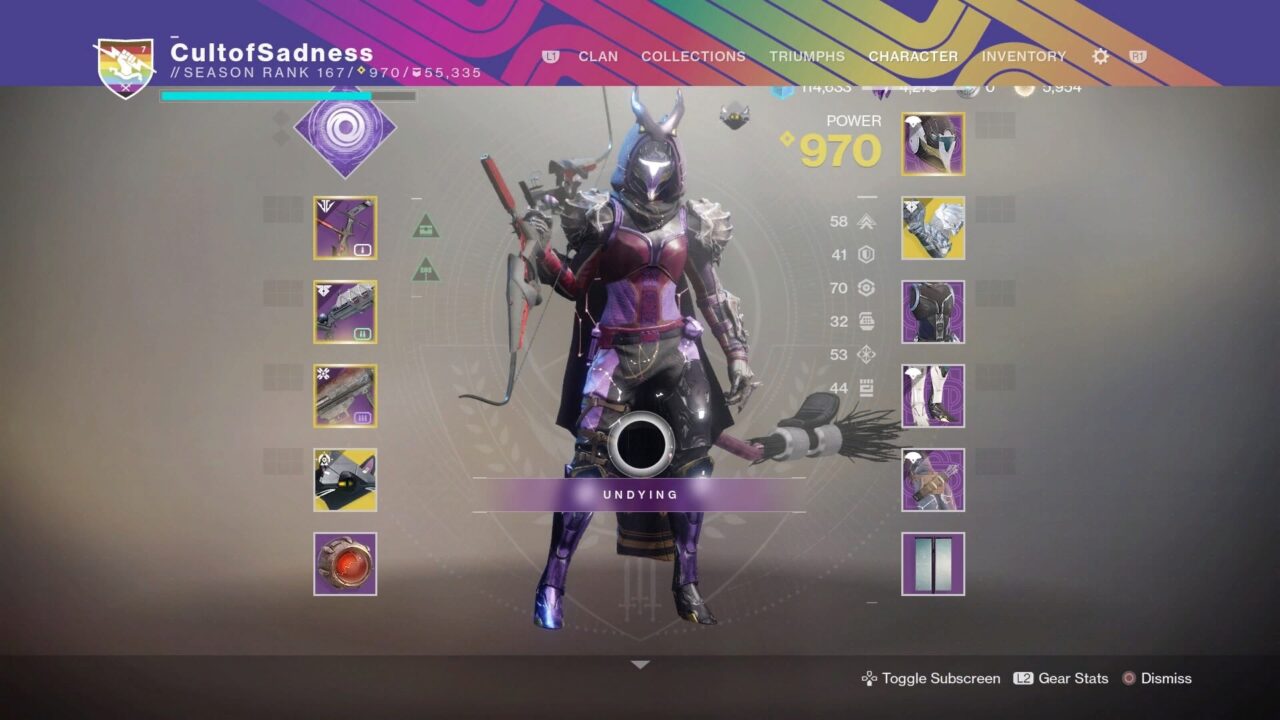Screen dimensions: 1280x720
Task: Inspect the leg armor slot
Action: (x=932, y=395)
